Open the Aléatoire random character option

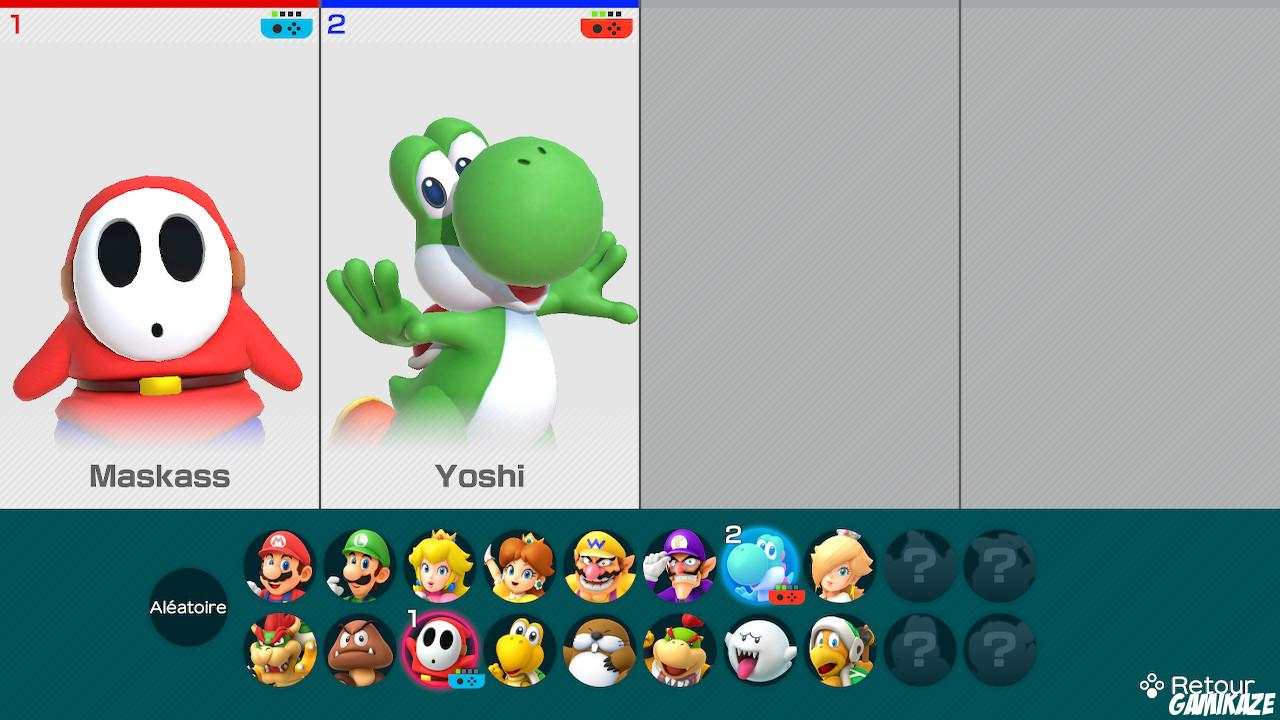[x=190, y=608]
